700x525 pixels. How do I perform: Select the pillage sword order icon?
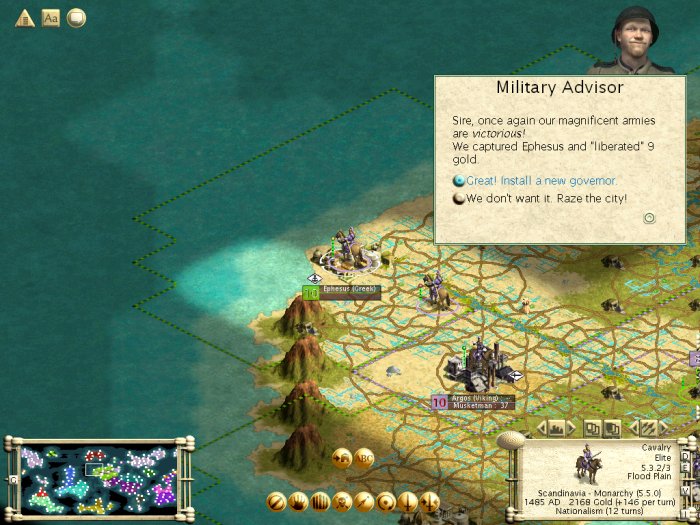point(408,501)
